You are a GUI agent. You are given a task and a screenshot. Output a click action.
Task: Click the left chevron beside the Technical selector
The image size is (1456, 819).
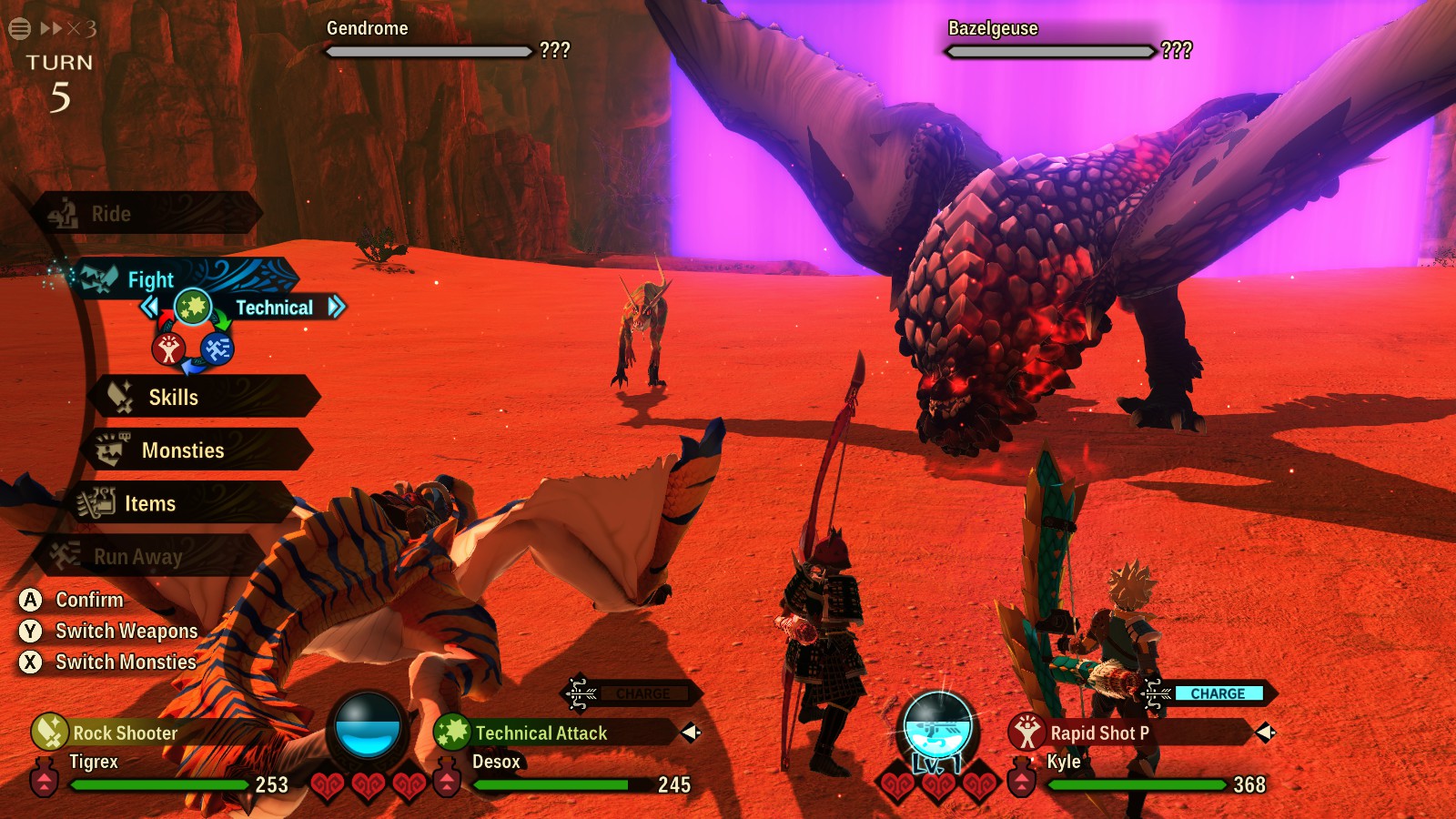(x=149, y=306)
